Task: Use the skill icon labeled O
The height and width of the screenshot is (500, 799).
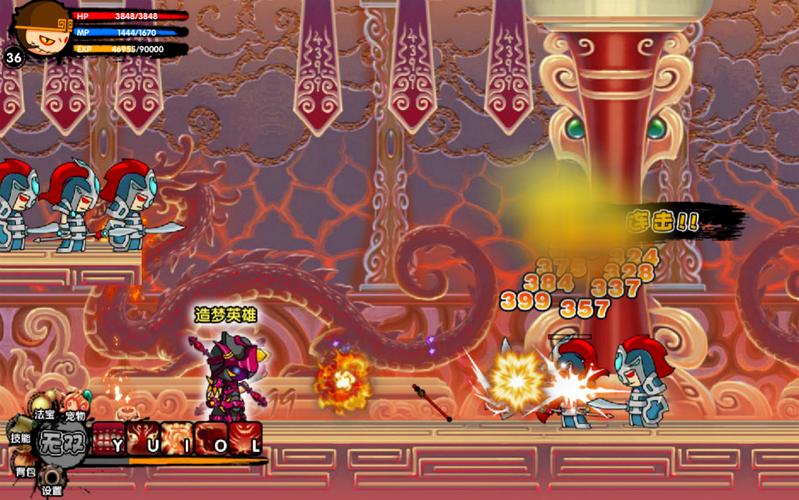Action: 211,438
